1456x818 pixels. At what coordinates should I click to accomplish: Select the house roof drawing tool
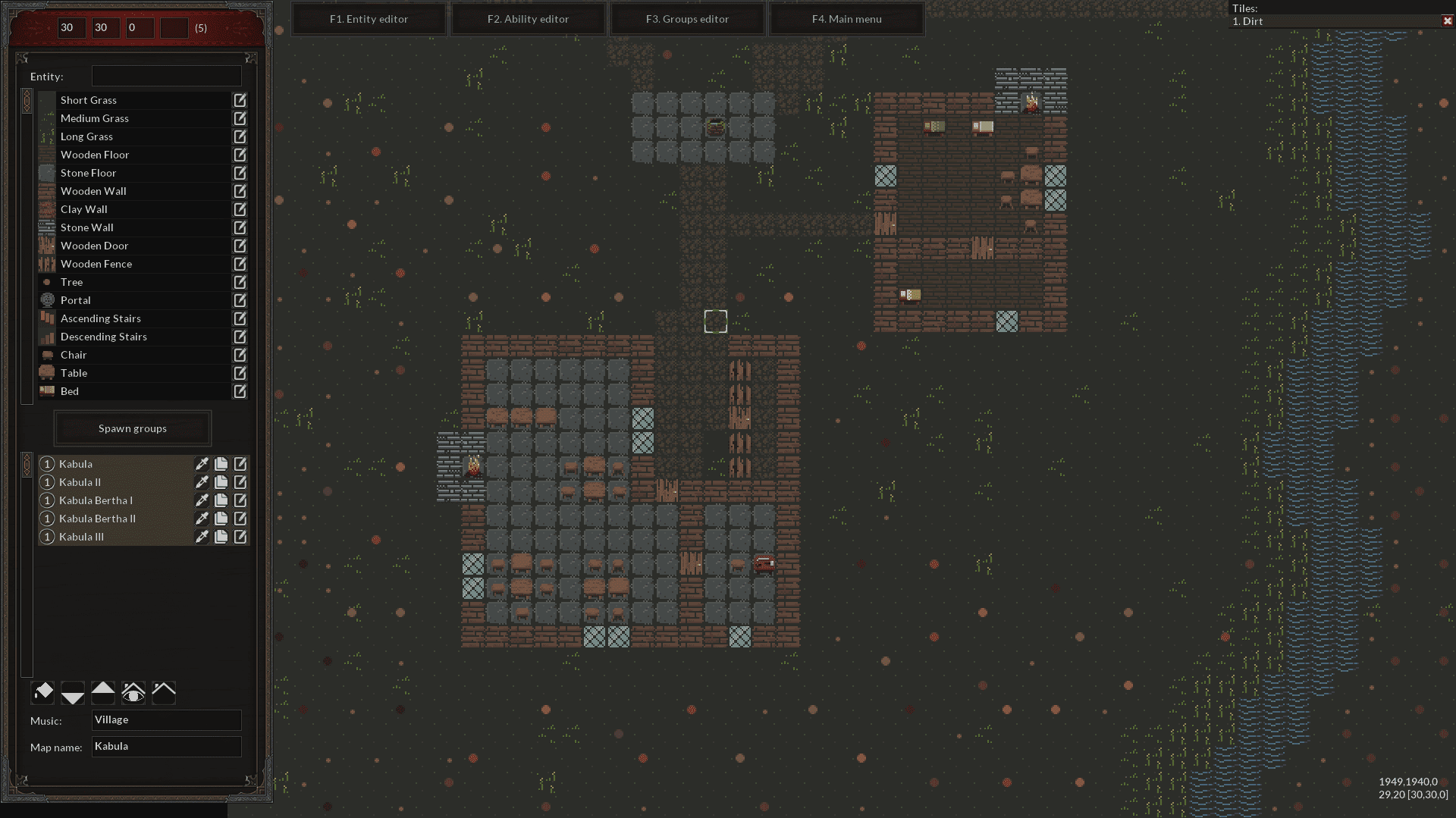[x=163, y=692]
